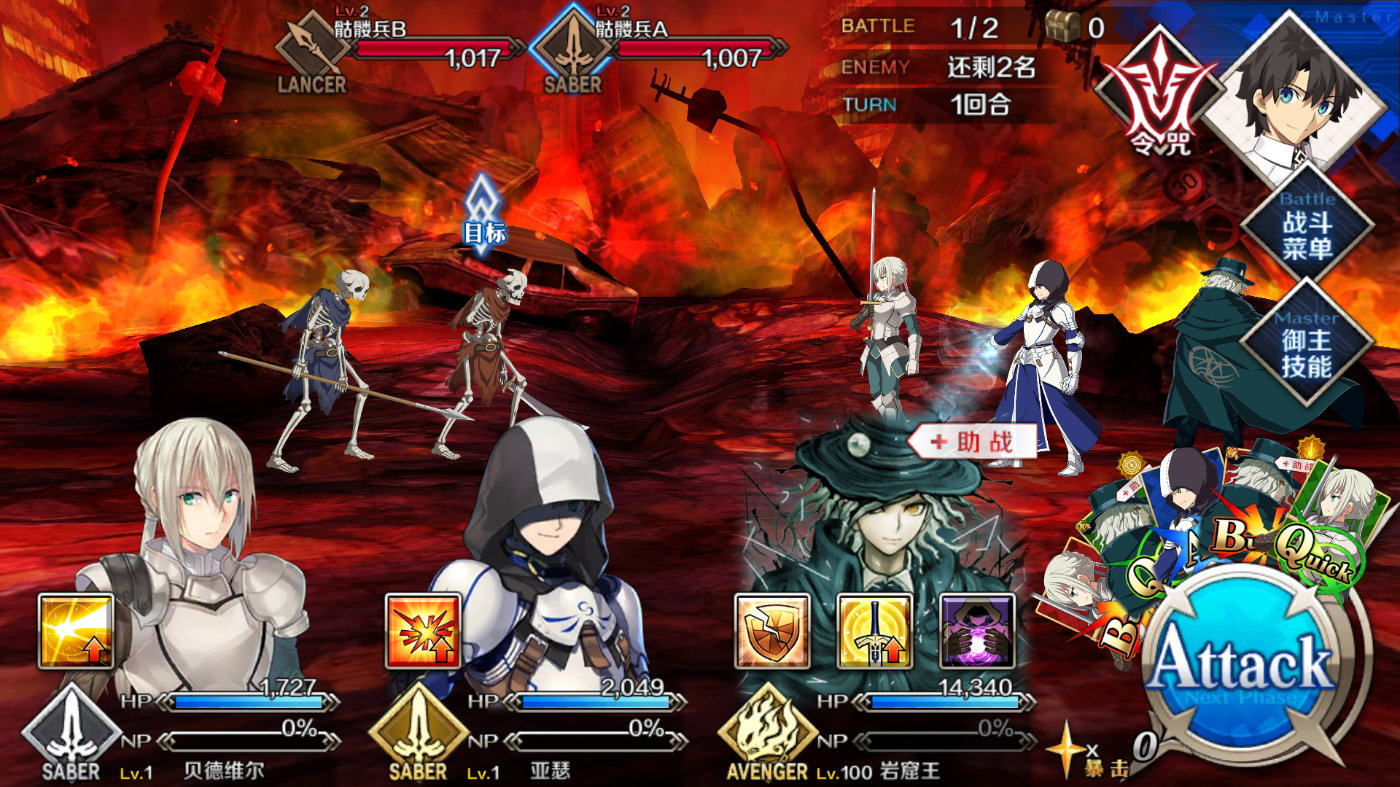Activate 岩窟王's broken shield skill

click(772, 631)
